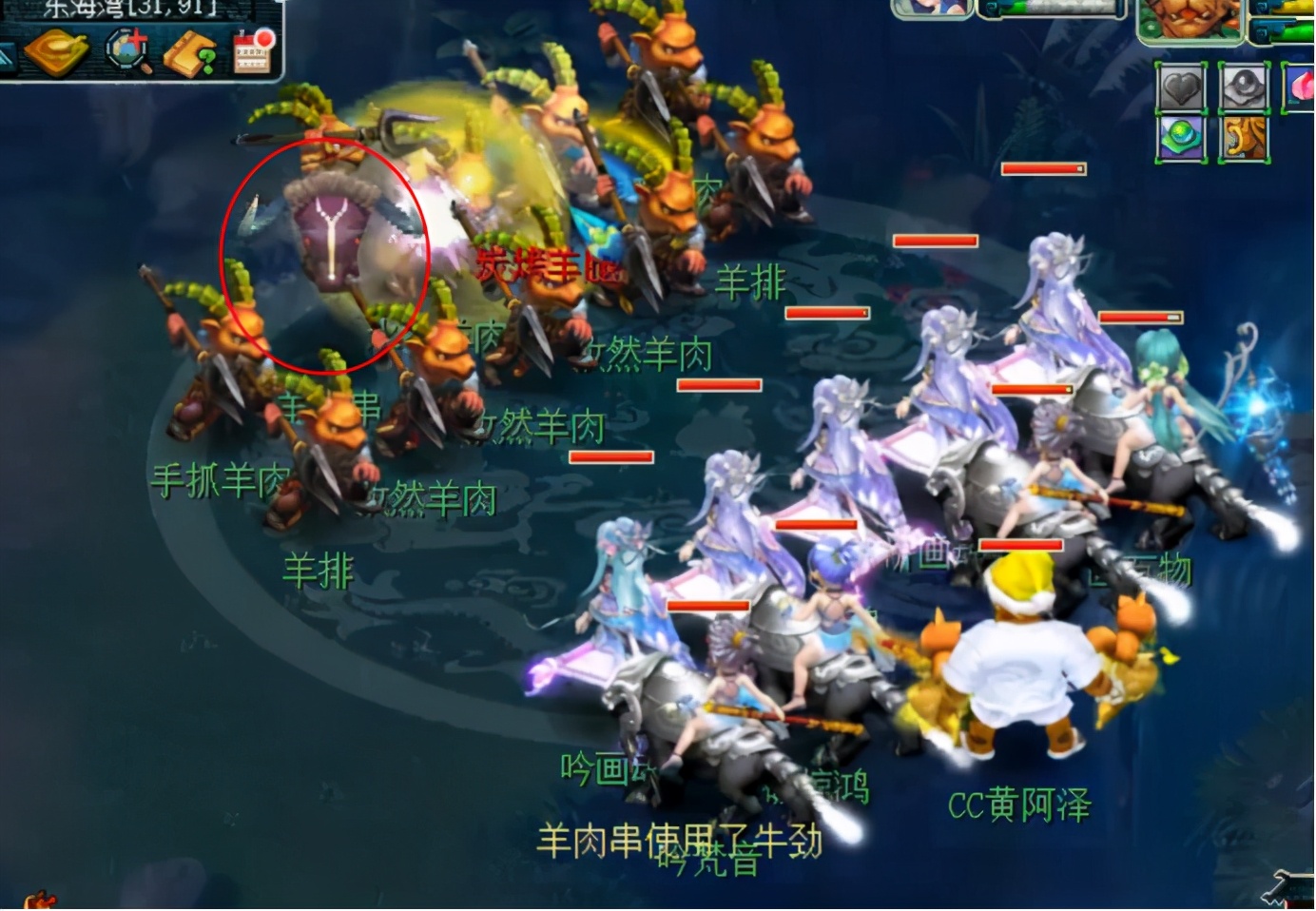Screen dimensions: 1316x911
Task: Click the golden food tray icon top-left
Action: 57,52
